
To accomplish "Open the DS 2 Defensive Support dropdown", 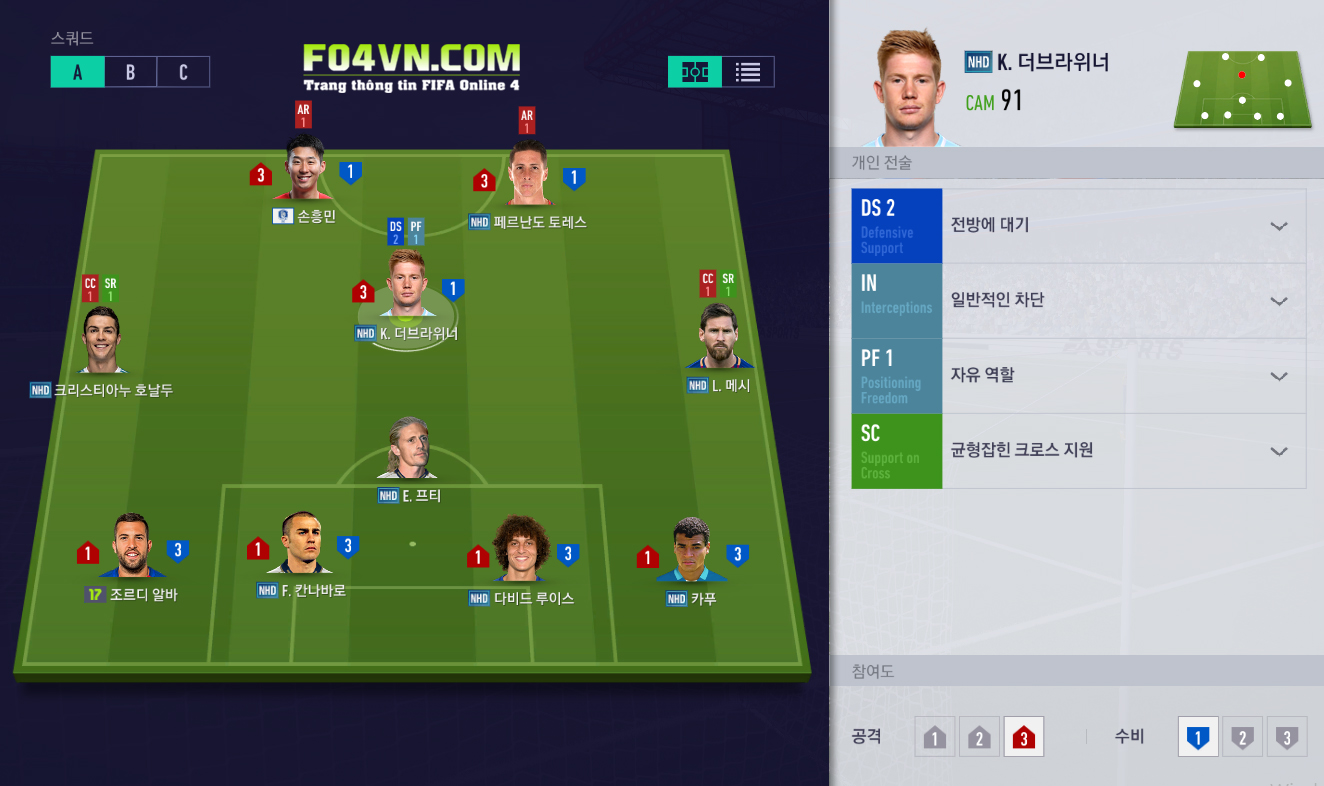I will pyautogui.click(x=1278, y=226).
